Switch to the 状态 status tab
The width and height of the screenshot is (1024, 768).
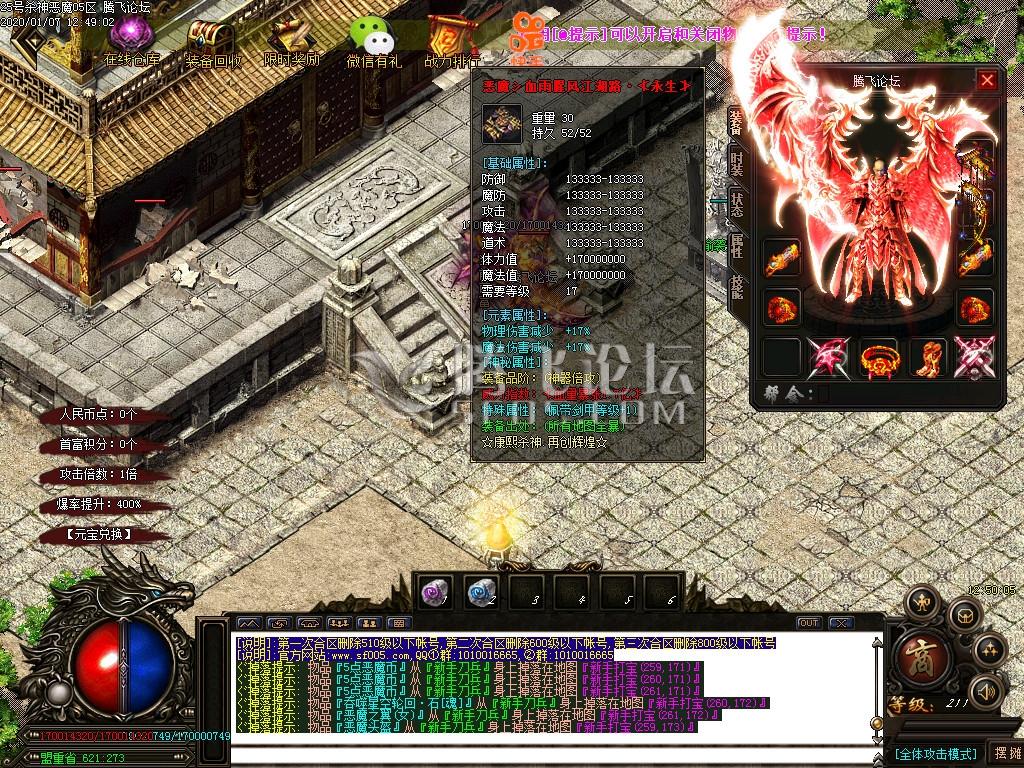737,205
